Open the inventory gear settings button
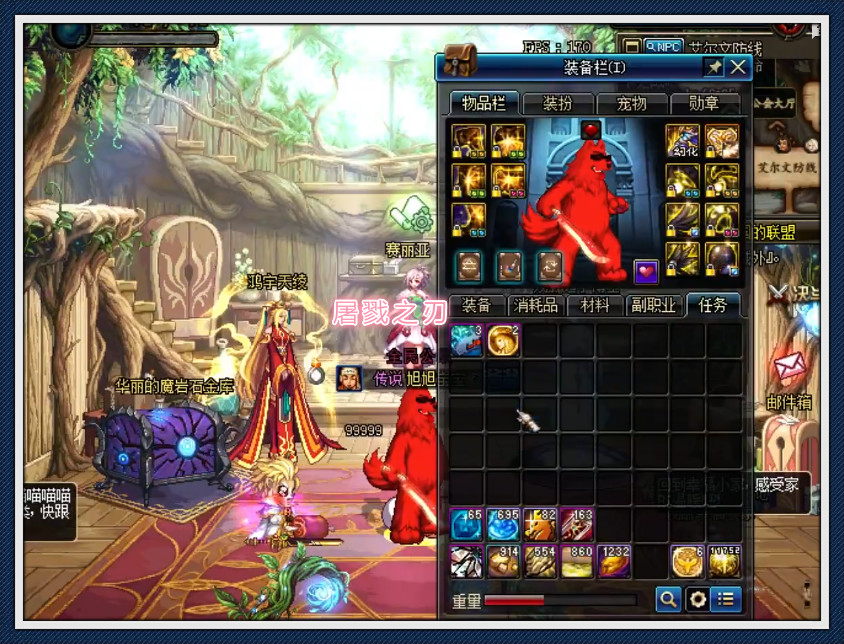The image size is (844, 644). coord(697,599)
